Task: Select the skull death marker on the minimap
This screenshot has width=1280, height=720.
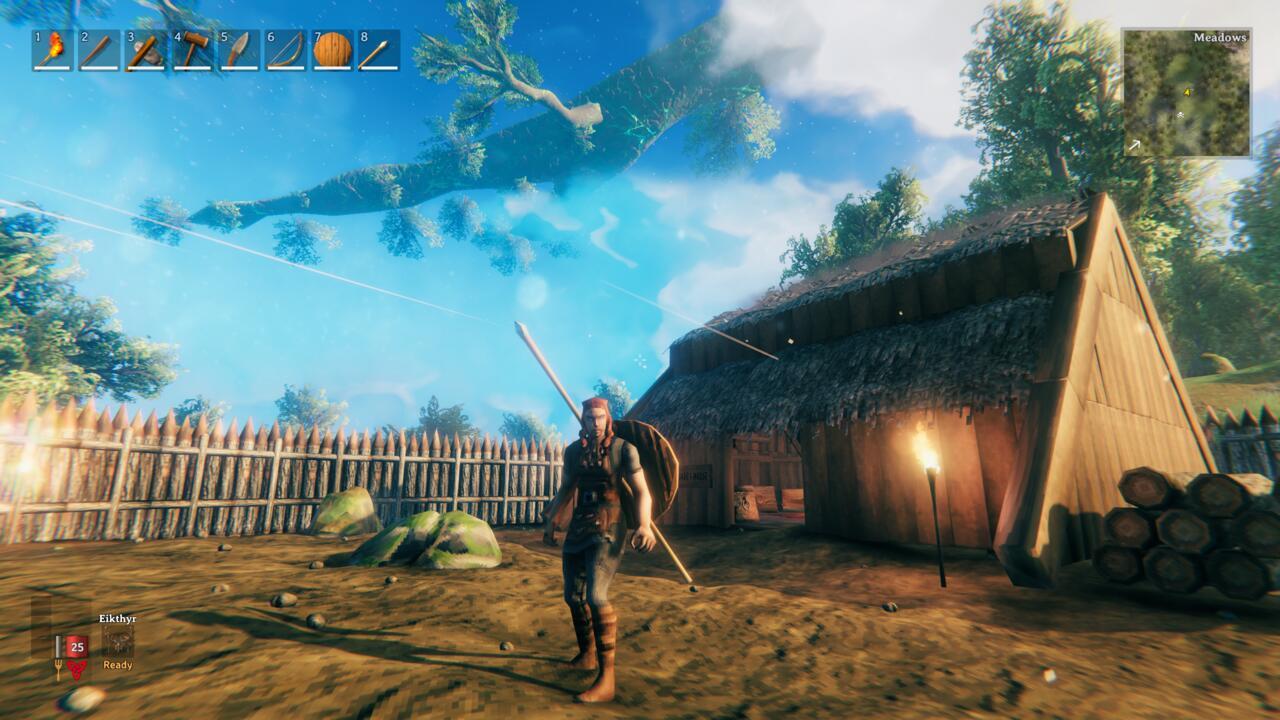Action: point(1181,114)
